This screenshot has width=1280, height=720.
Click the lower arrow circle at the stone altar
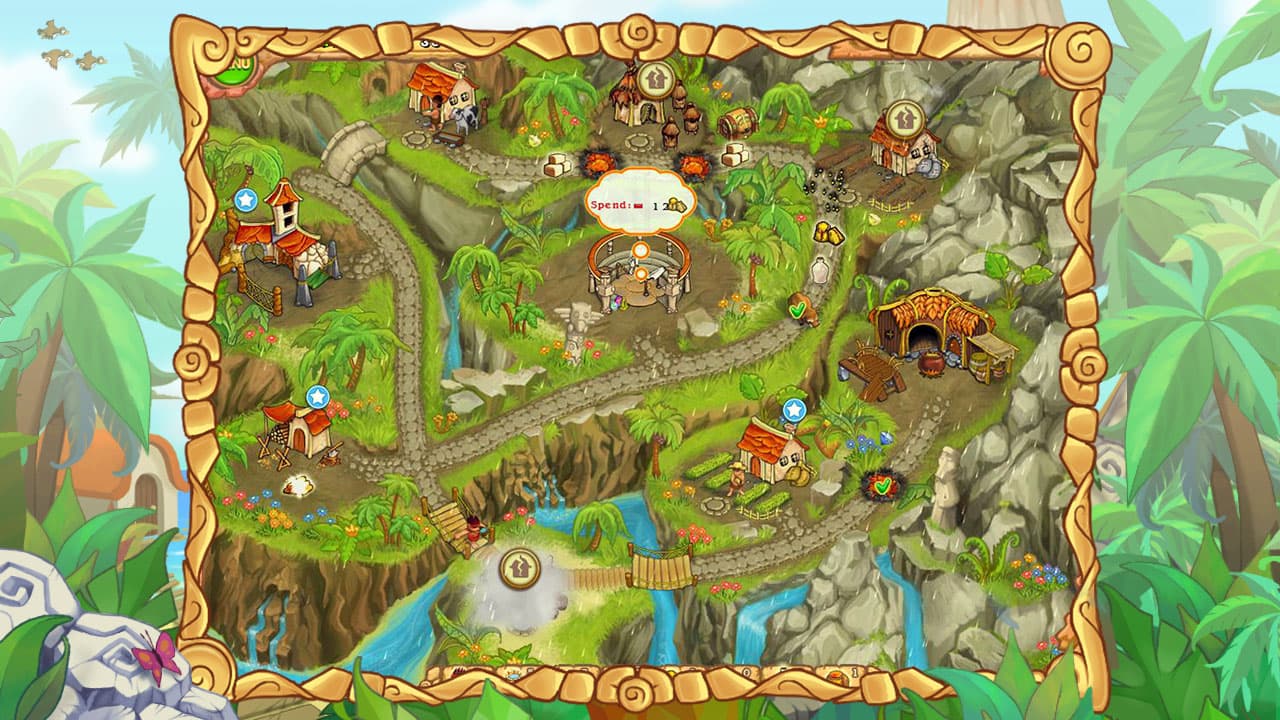click(642, 274)
